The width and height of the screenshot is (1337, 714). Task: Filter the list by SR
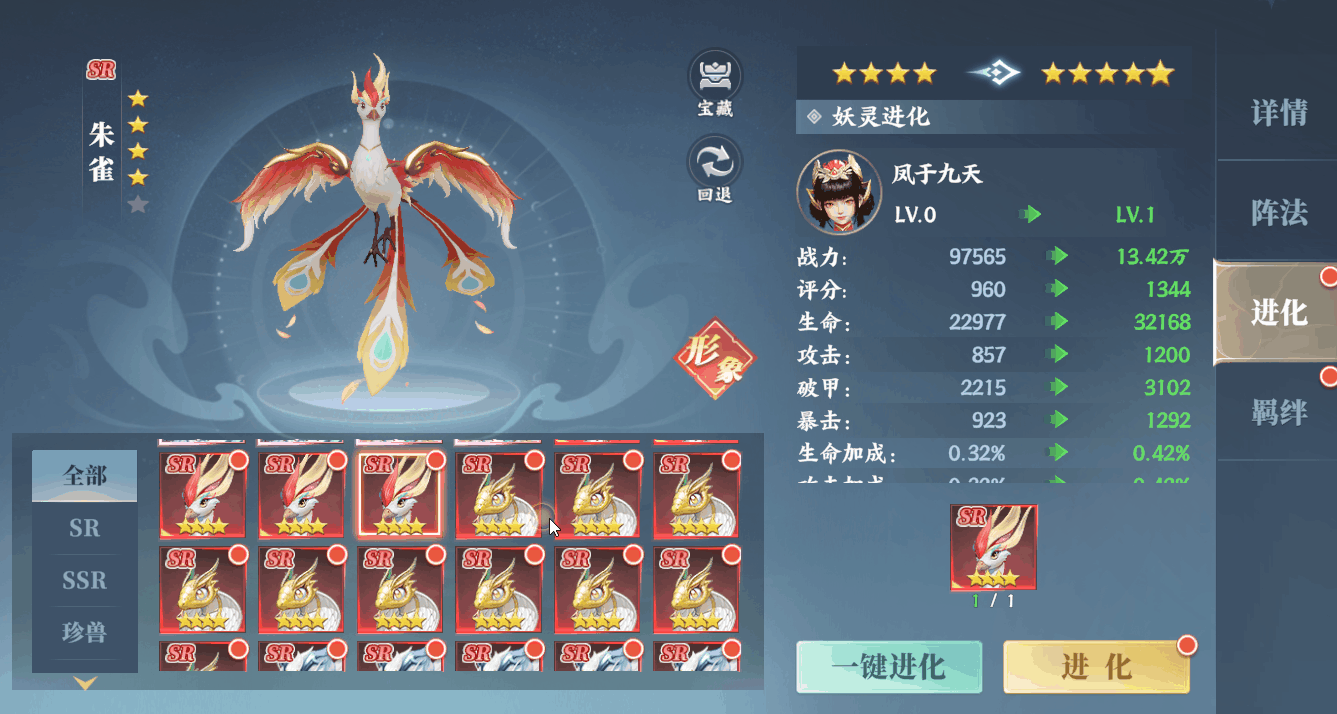[84, 528]
